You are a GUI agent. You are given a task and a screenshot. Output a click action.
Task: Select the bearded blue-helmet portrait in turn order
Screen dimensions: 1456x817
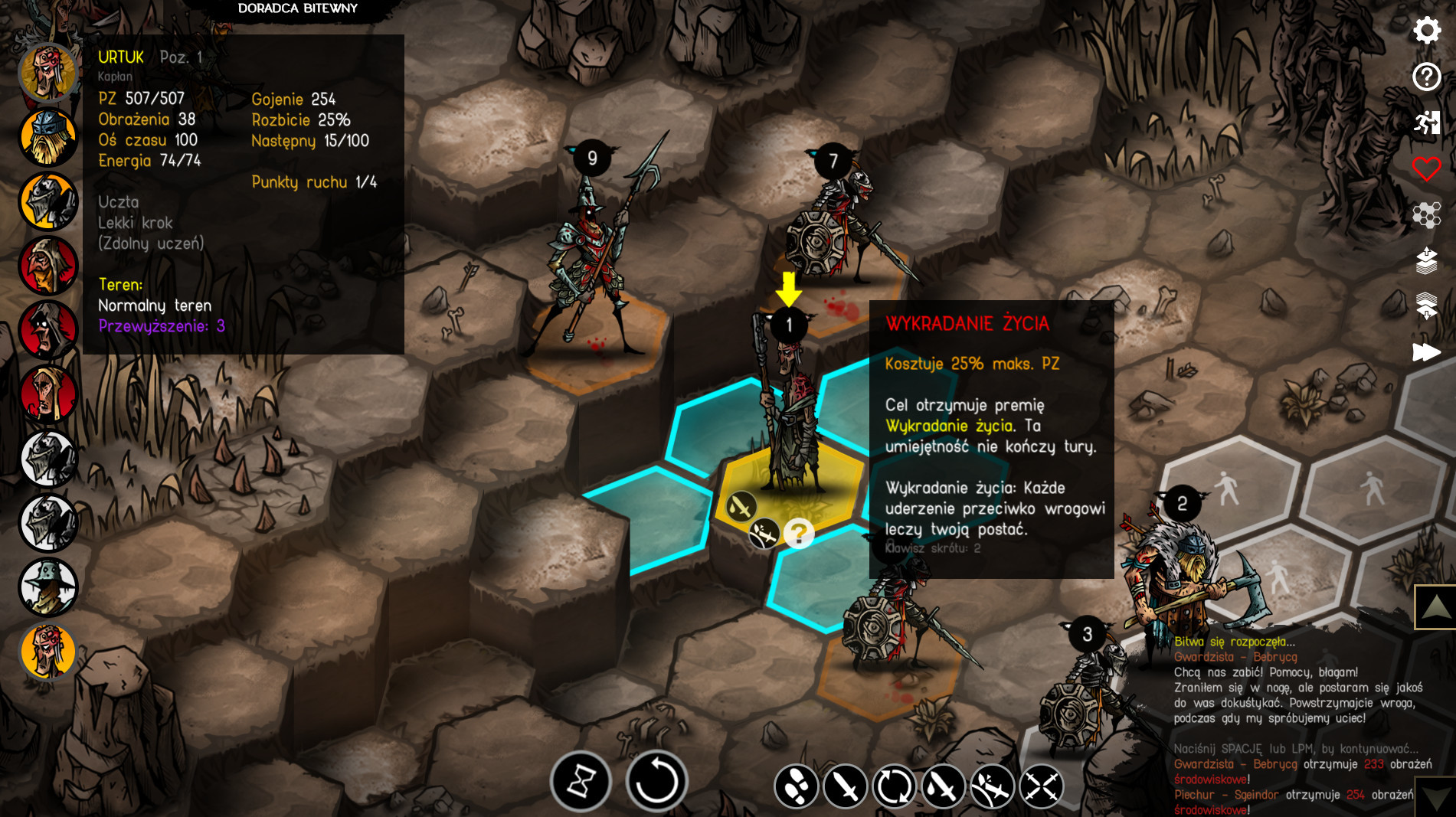pyautogui.click(x=48, y=138)
